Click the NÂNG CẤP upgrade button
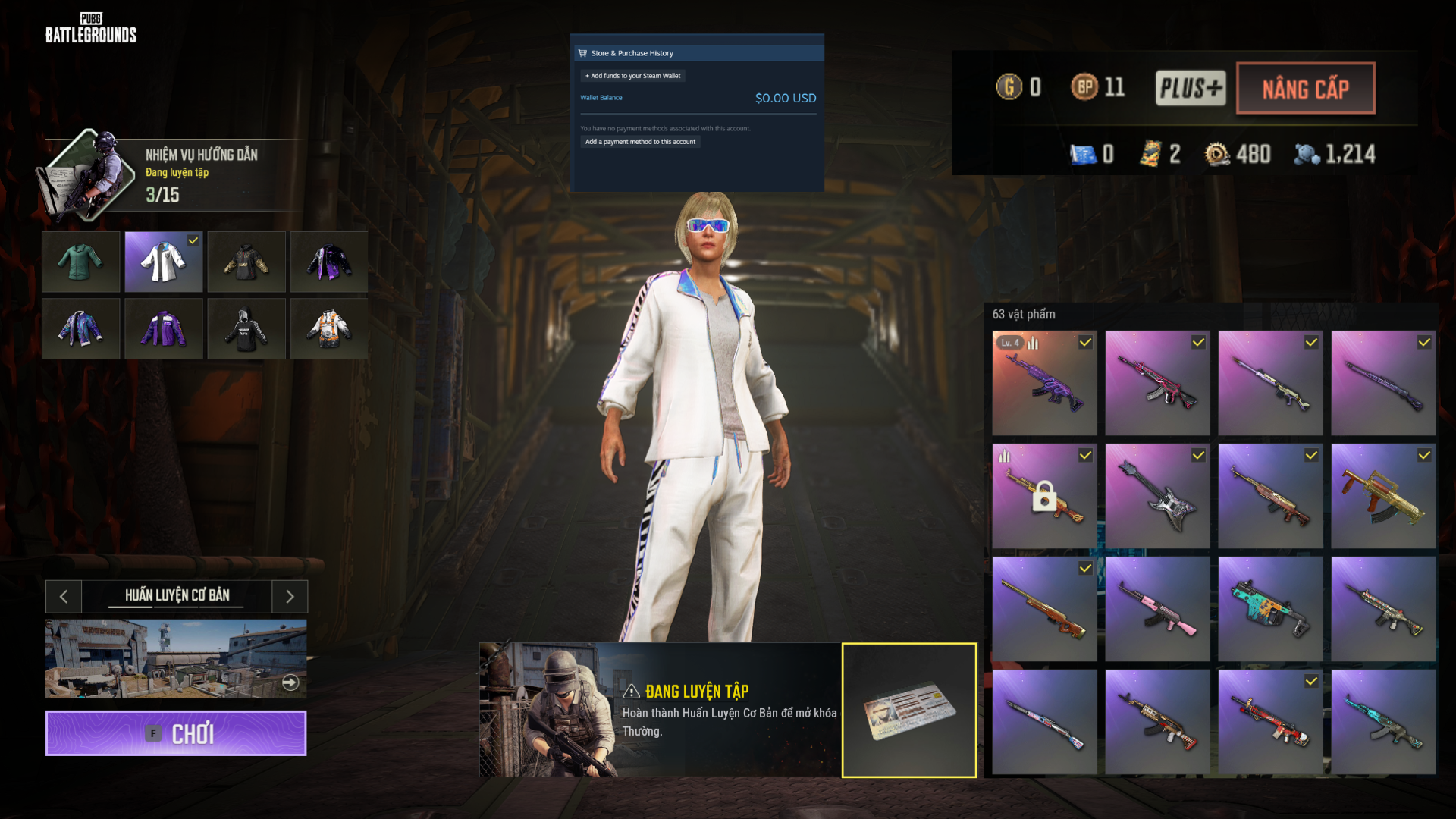 1305,89
